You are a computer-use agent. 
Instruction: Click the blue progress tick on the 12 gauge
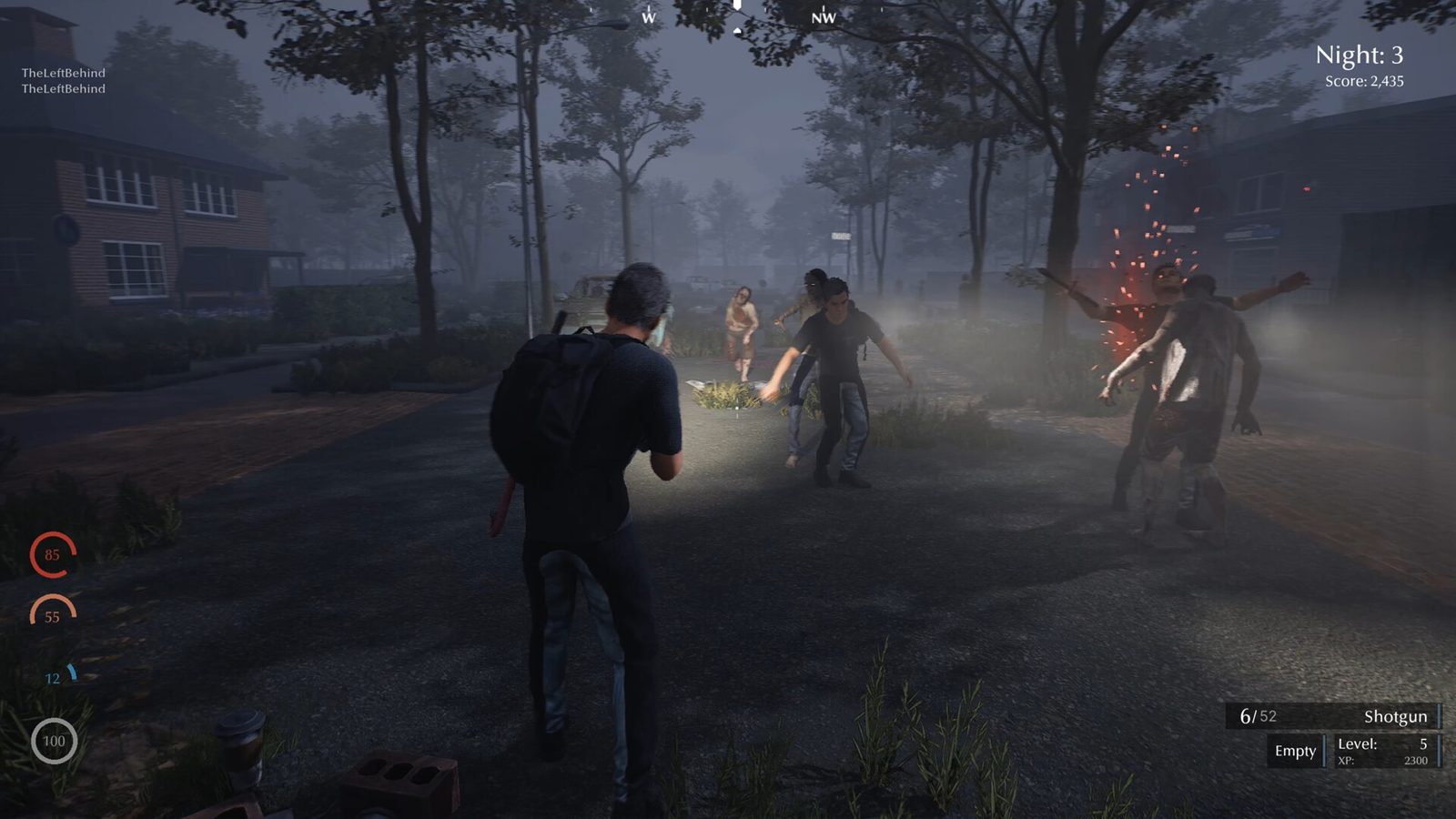point(73,672)
